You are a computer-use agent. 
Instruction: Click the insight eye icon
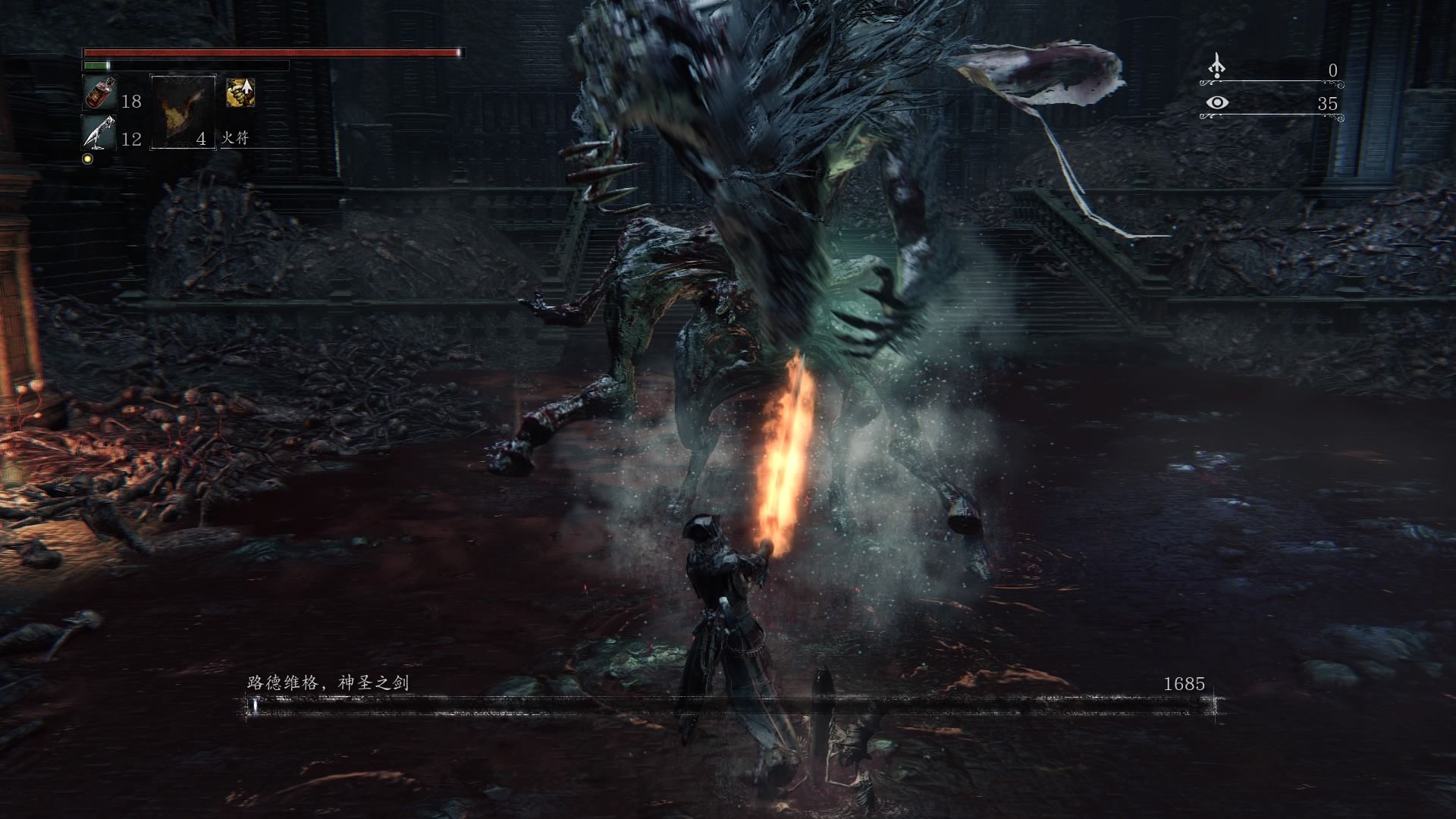tap(1216, 102)
